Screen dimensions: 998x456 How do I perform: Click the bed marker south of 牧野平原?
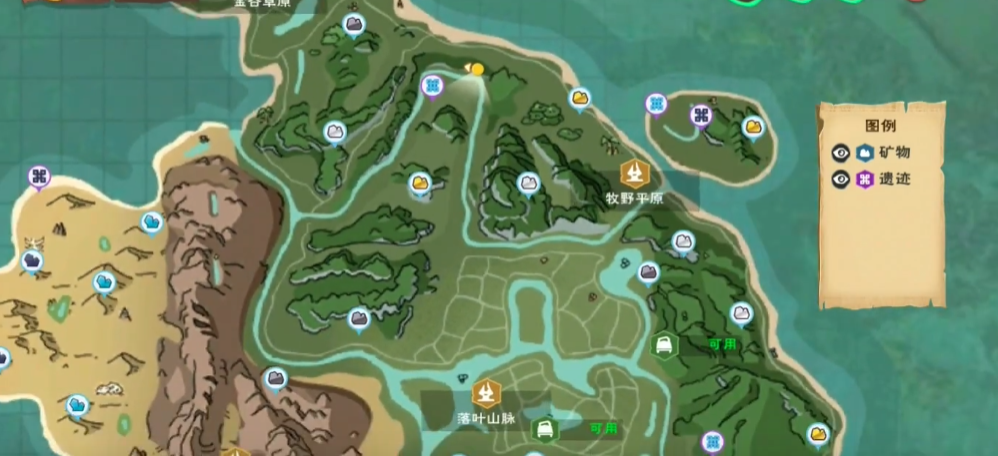pos(662,346)
